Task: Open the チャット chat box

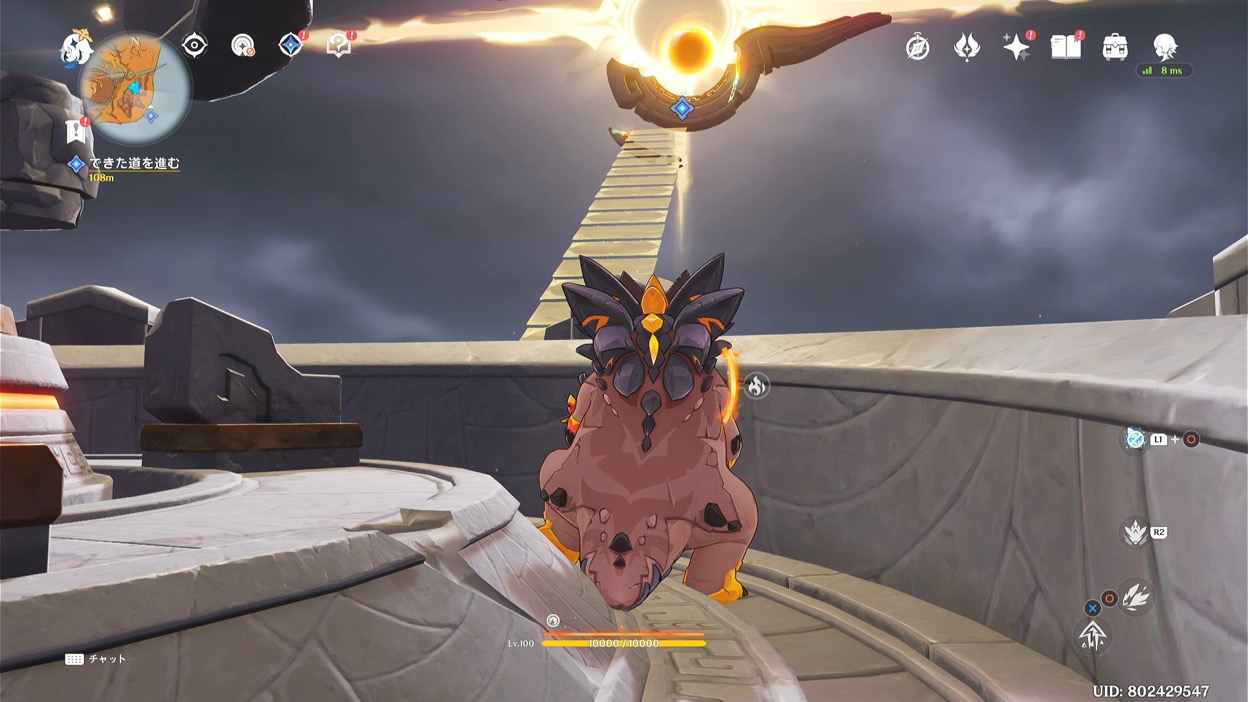Action: [x=96, y=659]
